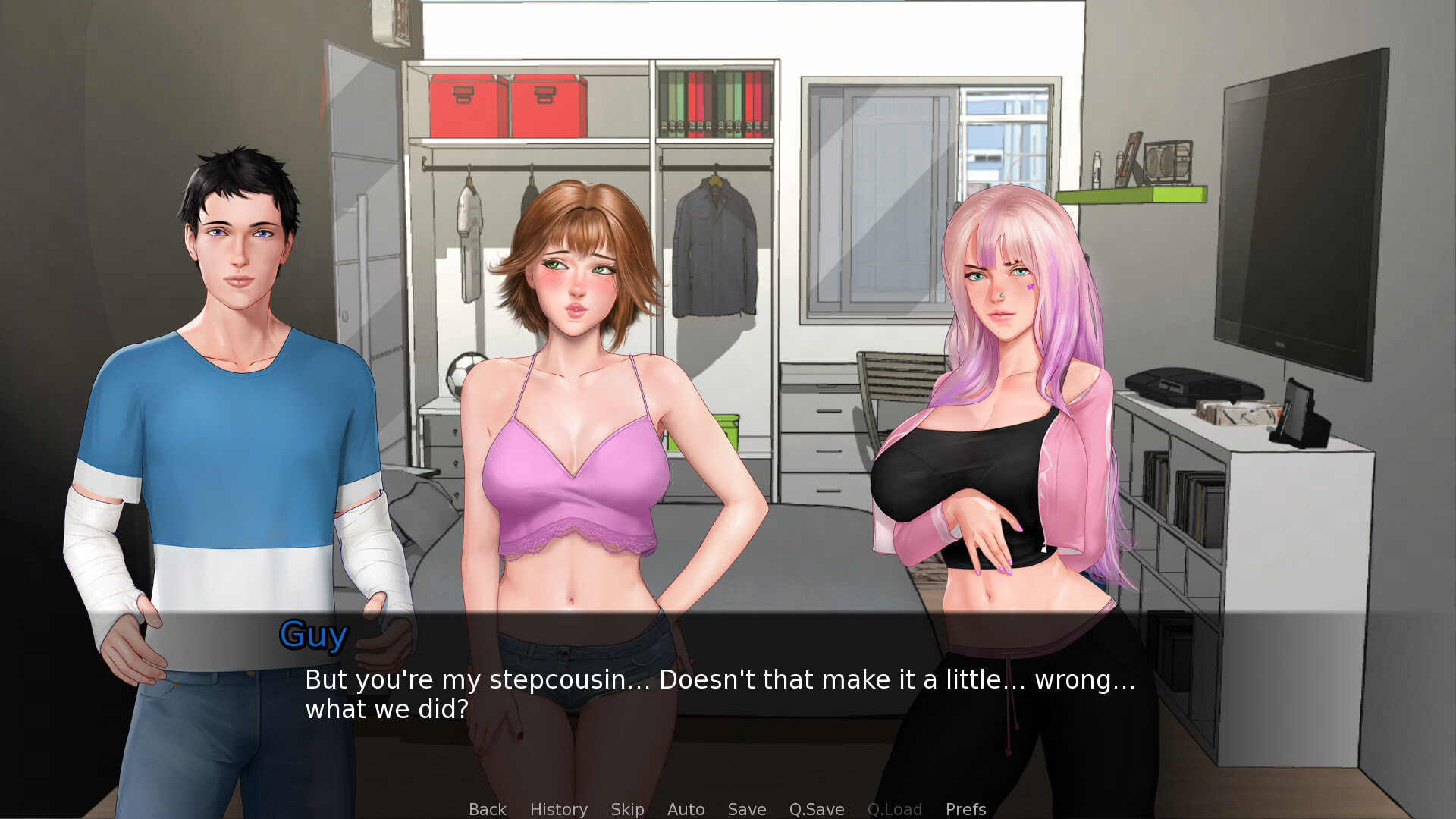Image resolution: width=1456 pixels, height=819 pixels.
Task: Open the Prefs settings menu
Action: coord(965,809)
